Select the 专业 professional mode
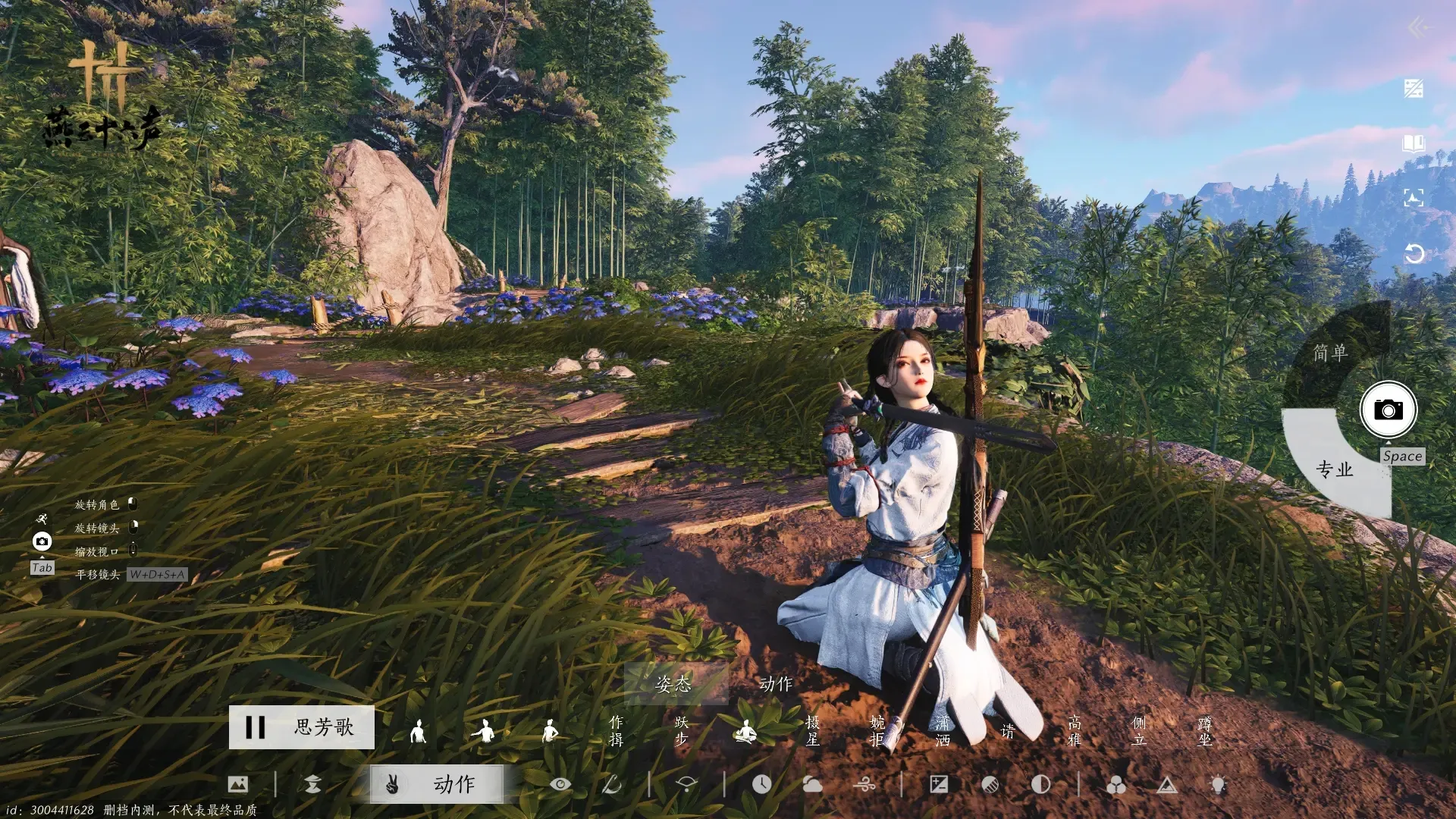The width and height of the screenshot is (1456, 819). (x=1334, y=469)
